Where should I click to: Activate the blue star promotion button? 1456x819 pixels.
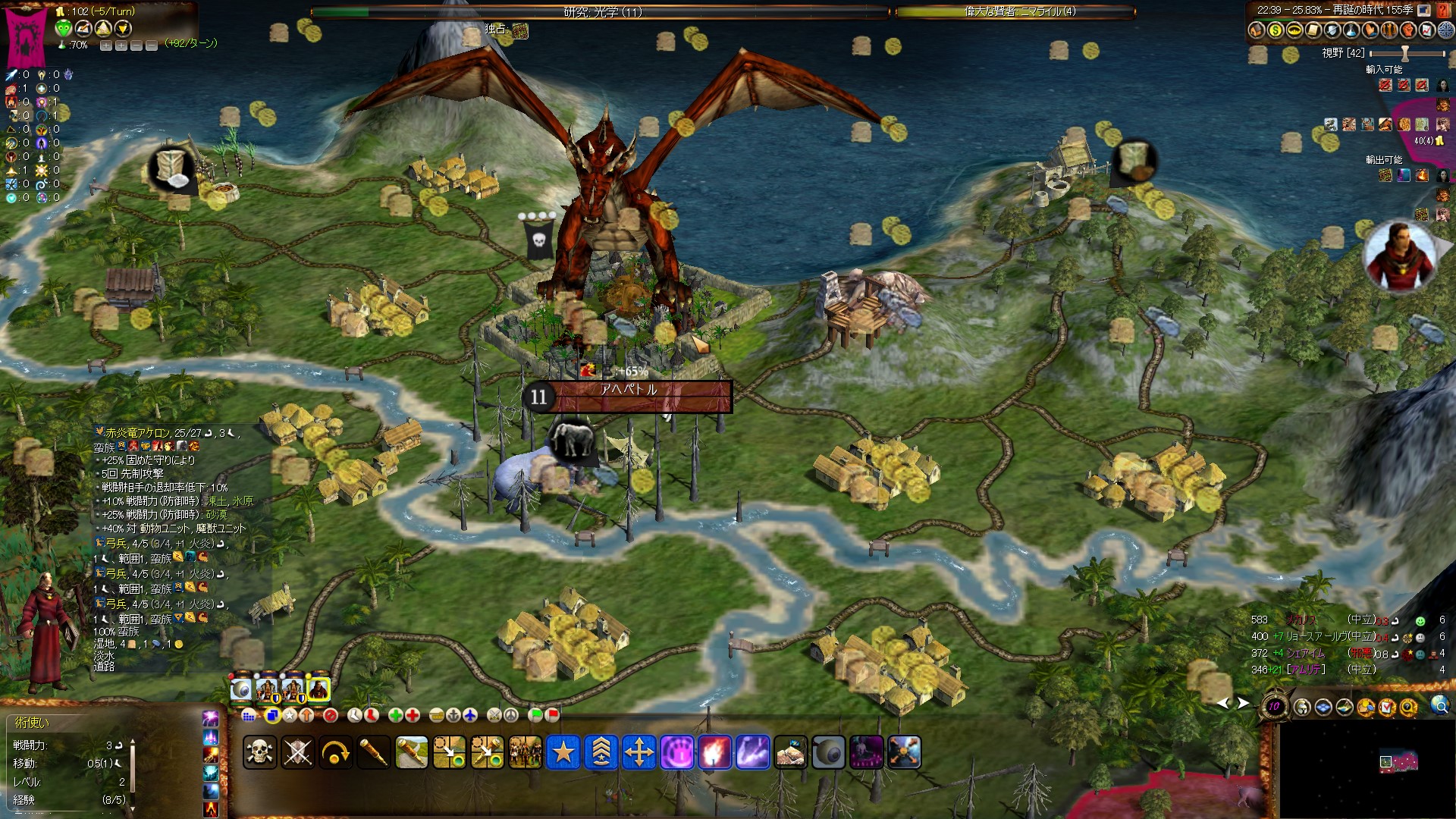click(x=563, y=752)
